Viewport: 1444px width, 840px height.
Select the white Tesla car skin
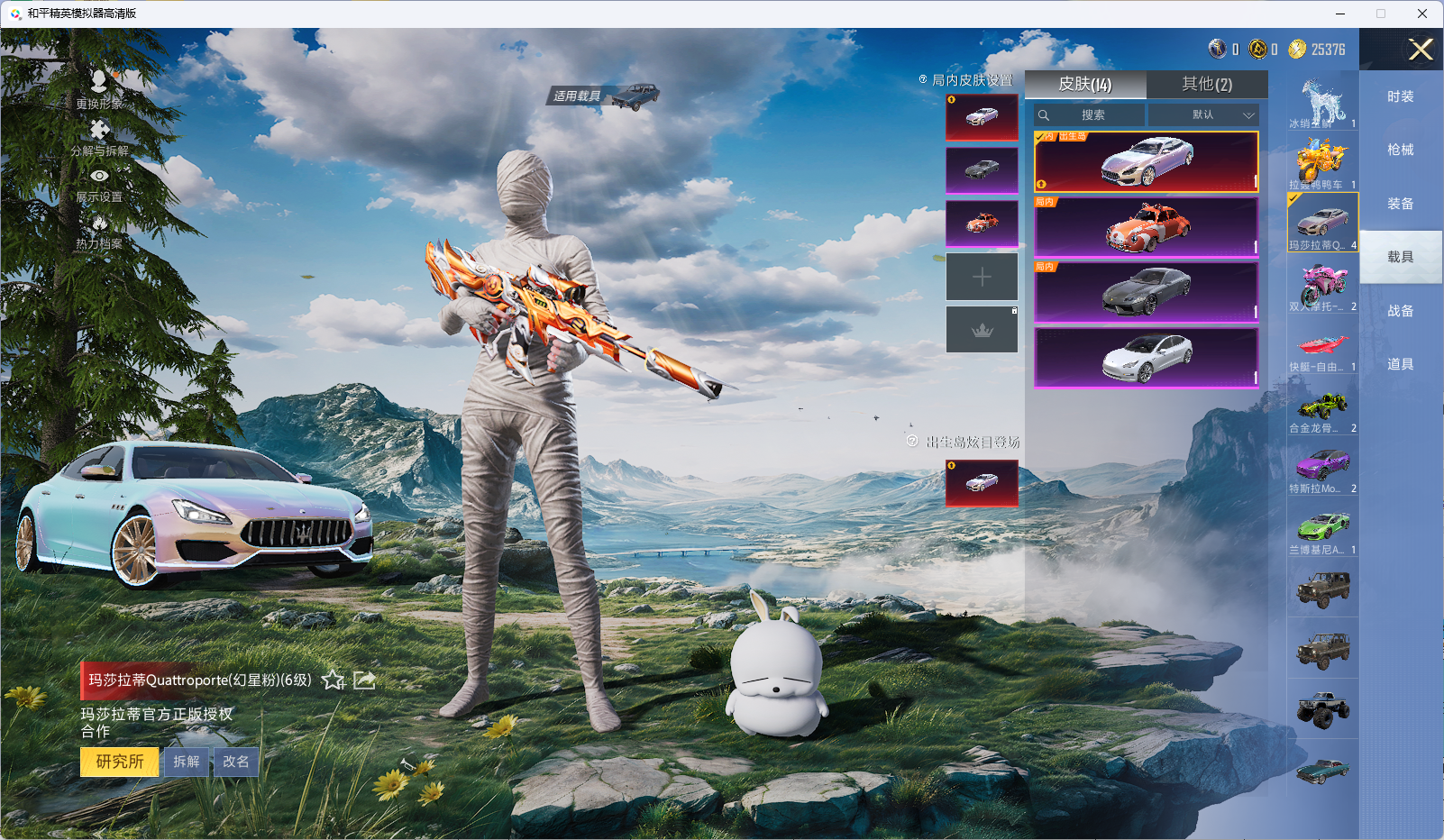coord(1146,358)
